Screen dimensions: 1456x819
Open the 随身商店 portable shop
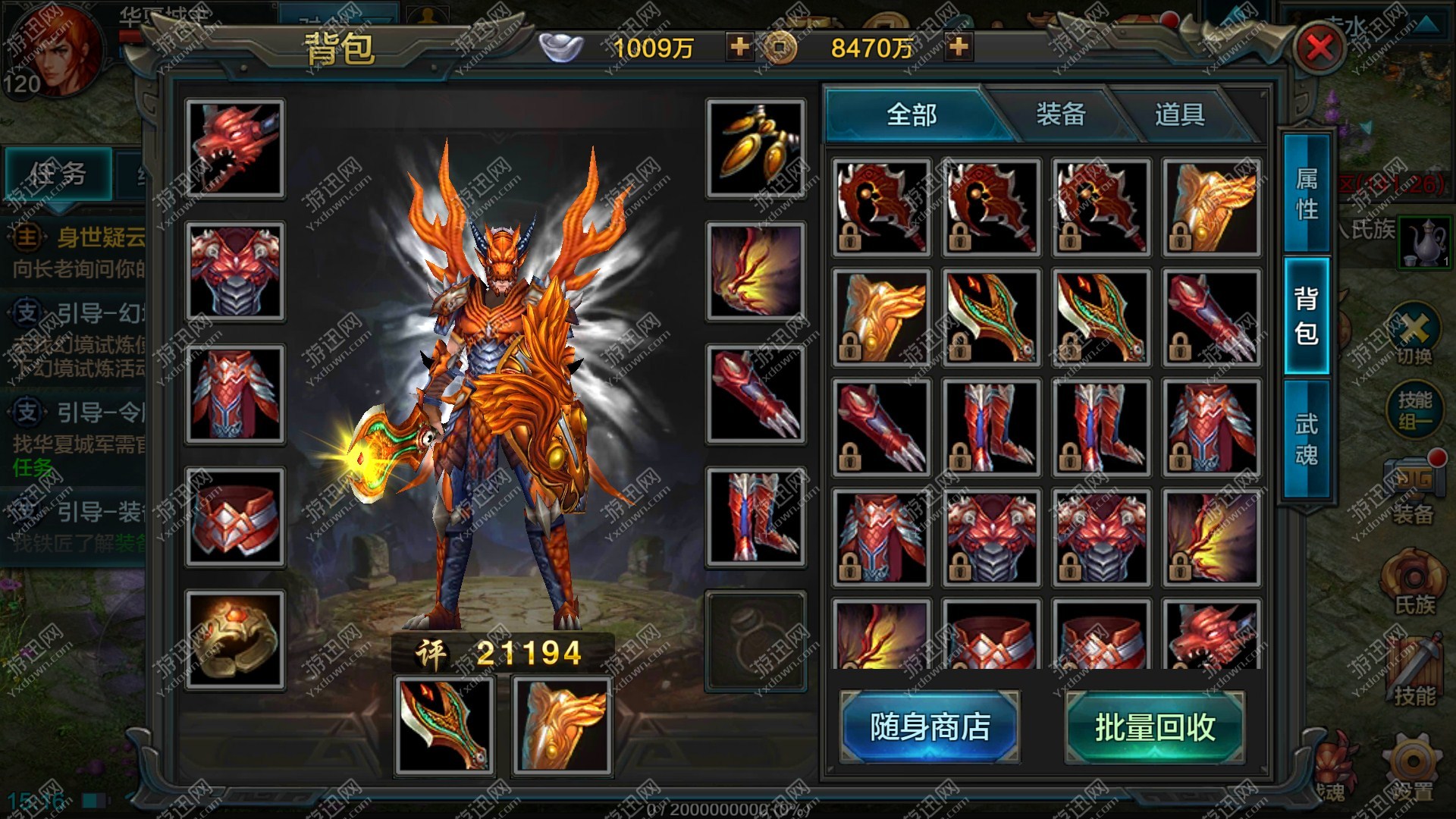pyautogui.click(x=930, y=726)
